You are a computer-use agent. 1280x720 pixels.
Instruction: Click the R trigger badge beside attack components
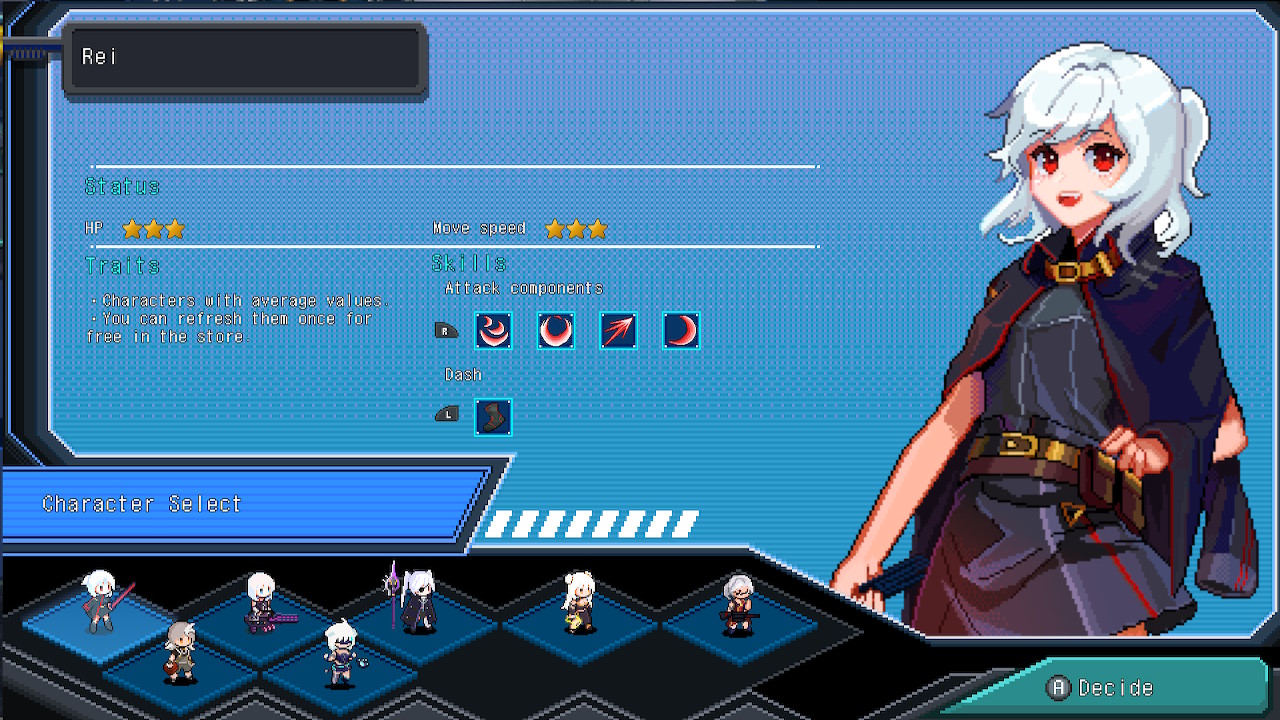(x=447, y=330)
